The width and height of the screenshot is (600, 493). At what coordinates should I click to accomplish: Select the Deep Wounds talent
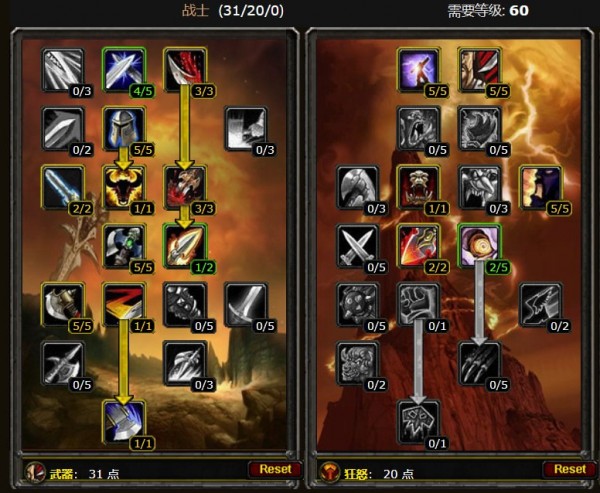click(185, 185)
